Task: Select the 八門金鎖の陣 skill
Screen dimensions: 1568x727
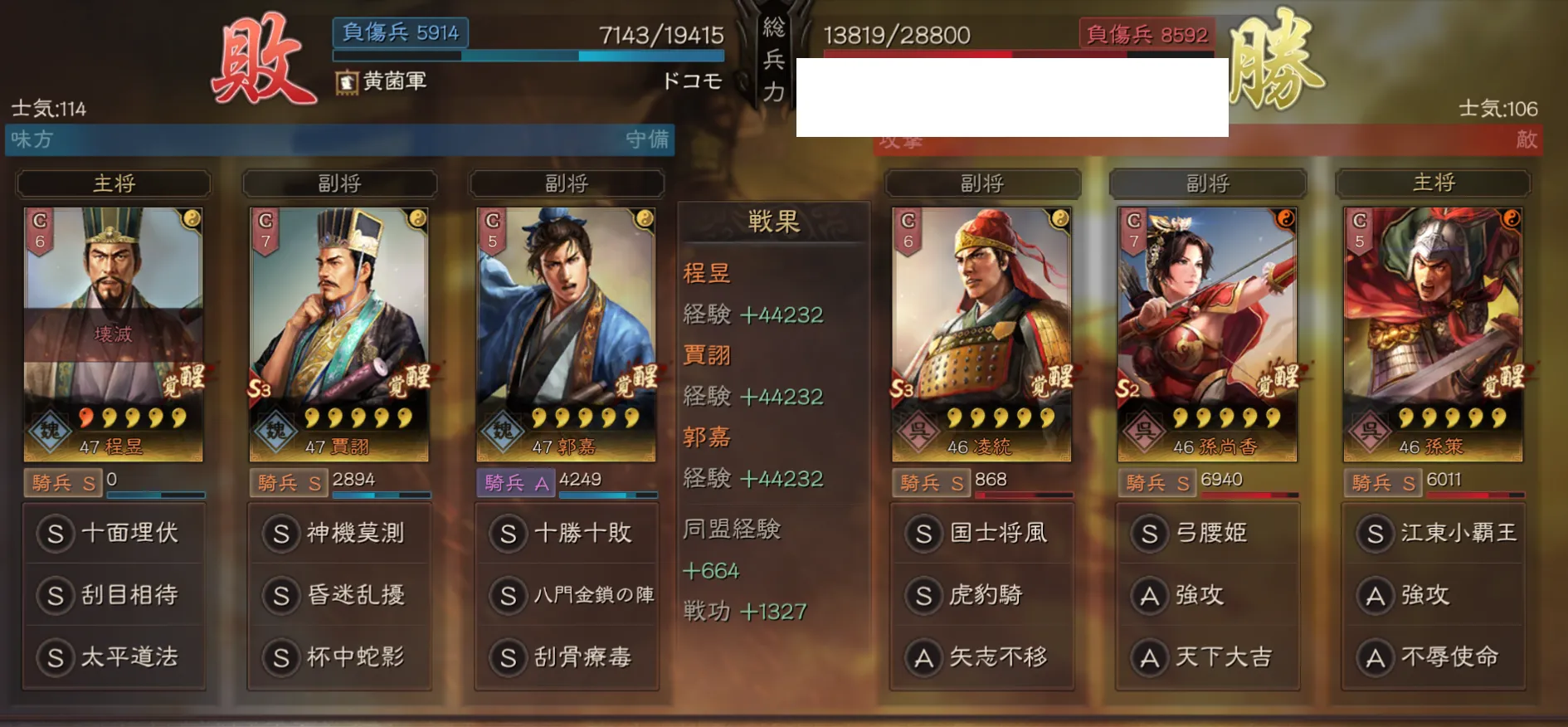Action: click(567, 595)
